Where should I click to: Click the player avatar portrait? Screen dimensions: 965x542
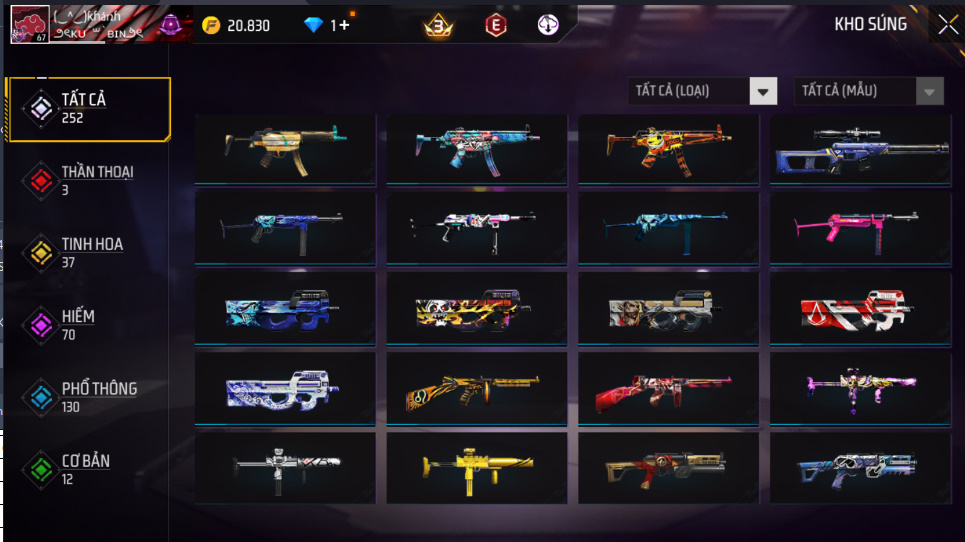click(30, 25)
